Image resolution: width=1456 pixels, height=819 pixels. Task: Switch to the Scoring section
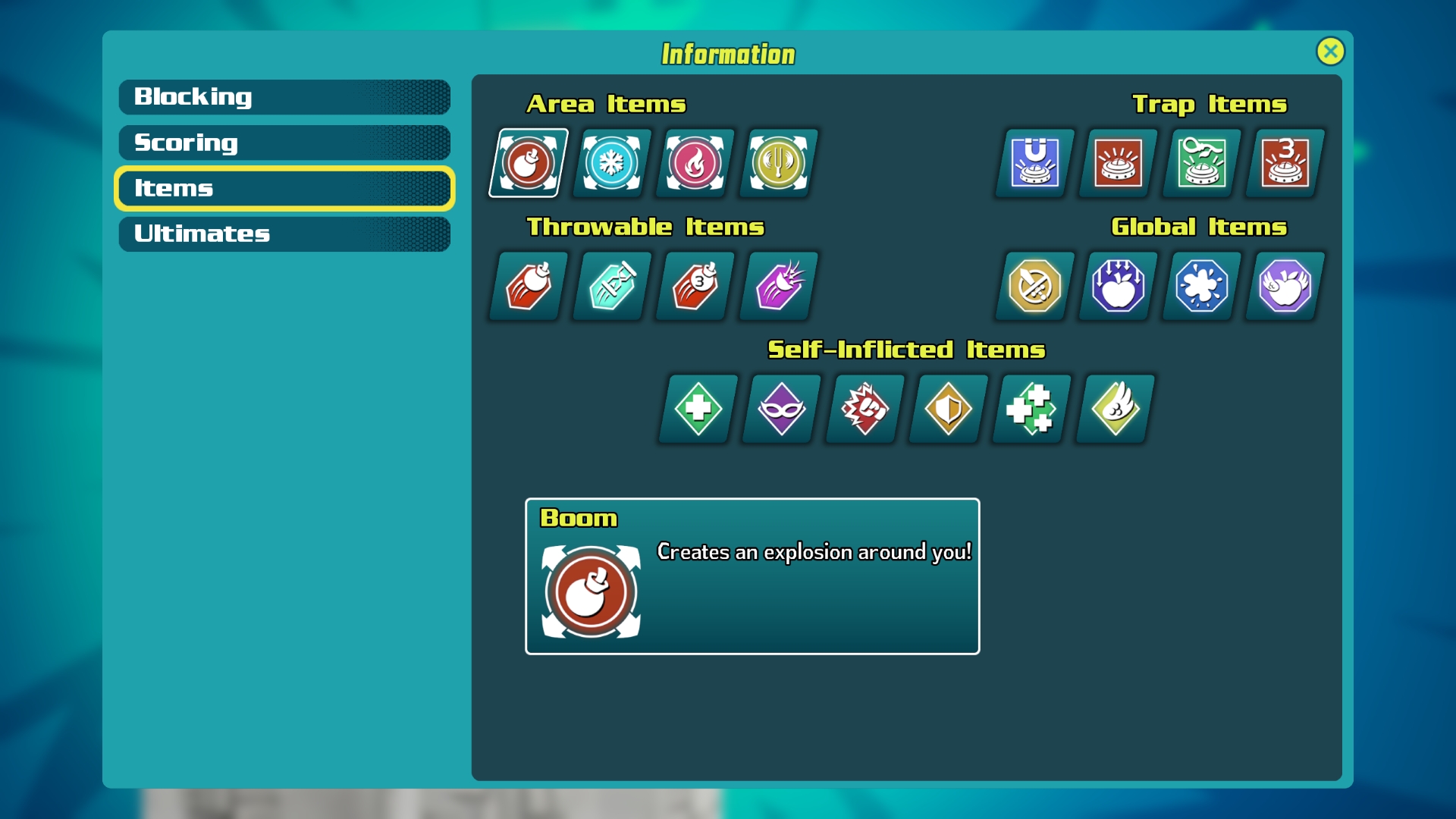284,143
